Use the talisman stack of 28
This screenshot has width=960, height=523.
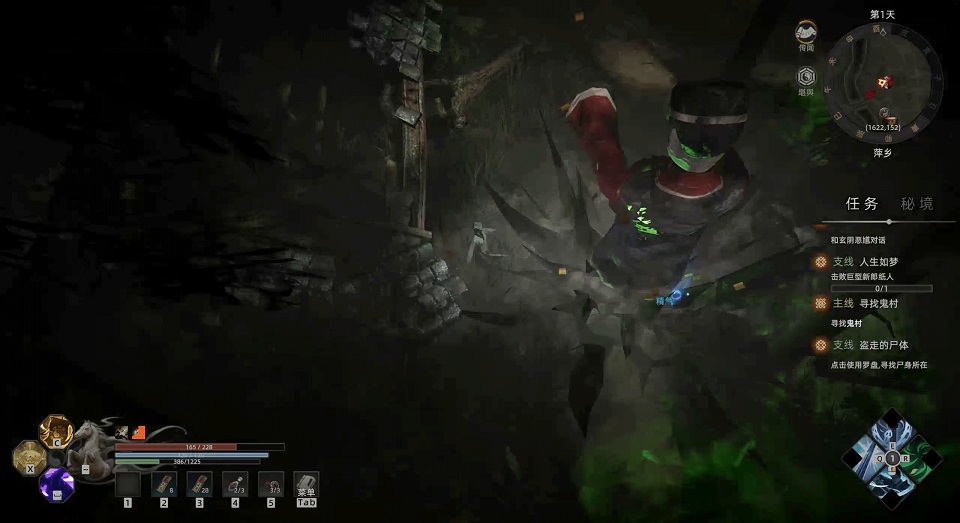198,484
